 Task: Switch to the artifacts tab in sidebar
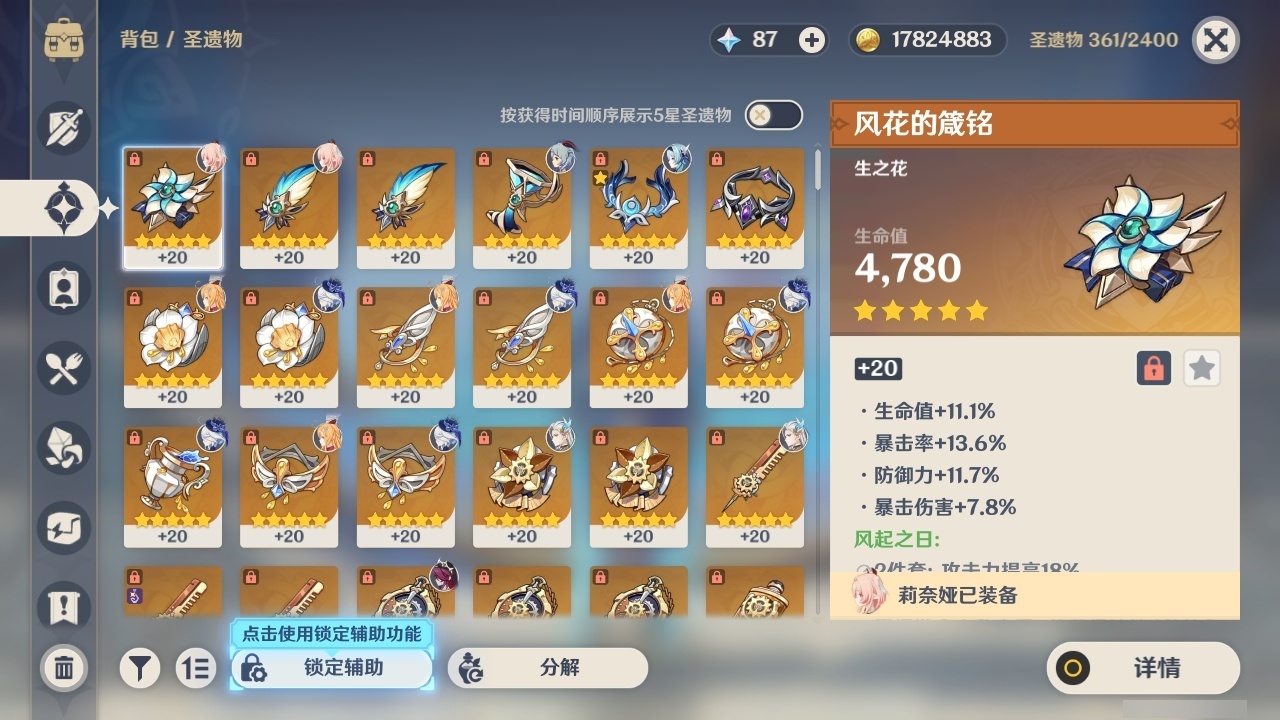tap(63, 208)
